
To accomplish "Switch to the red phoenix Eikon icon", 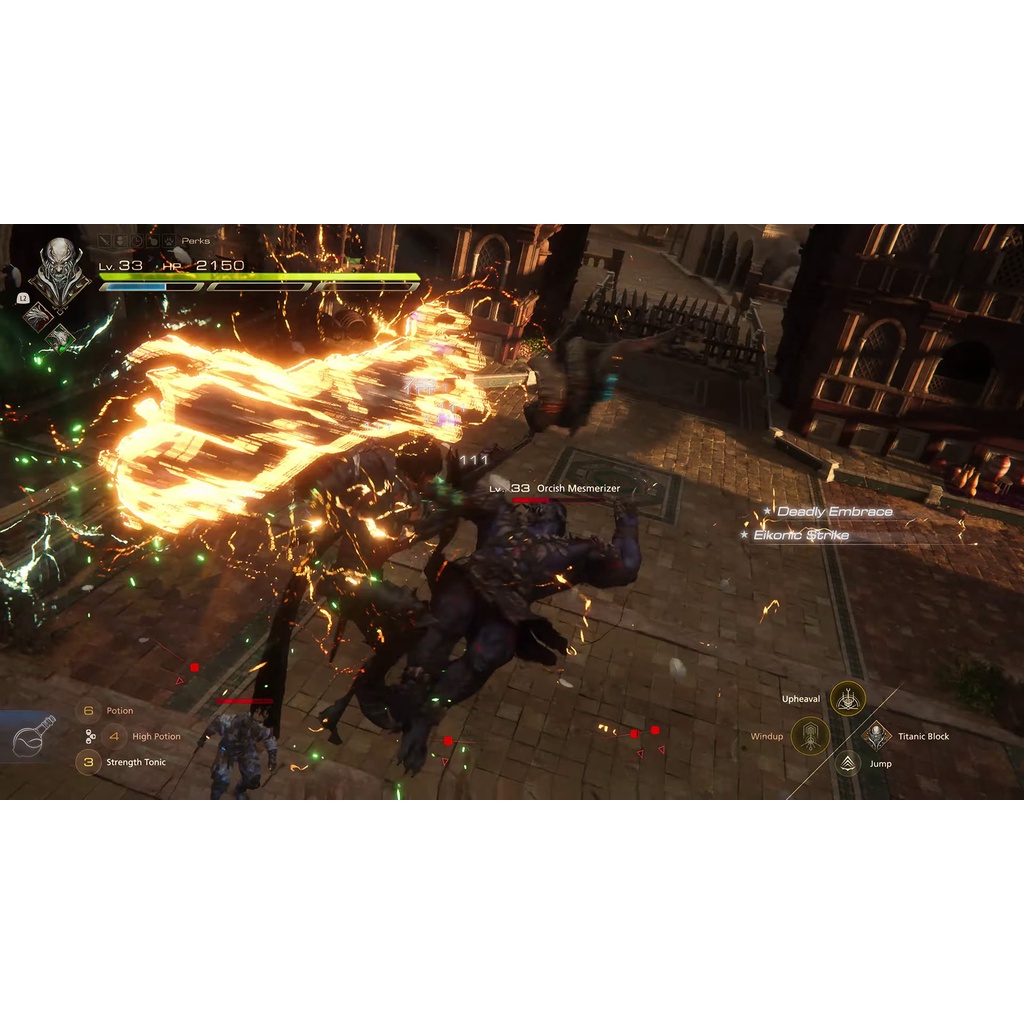I will tap(37, 316).
